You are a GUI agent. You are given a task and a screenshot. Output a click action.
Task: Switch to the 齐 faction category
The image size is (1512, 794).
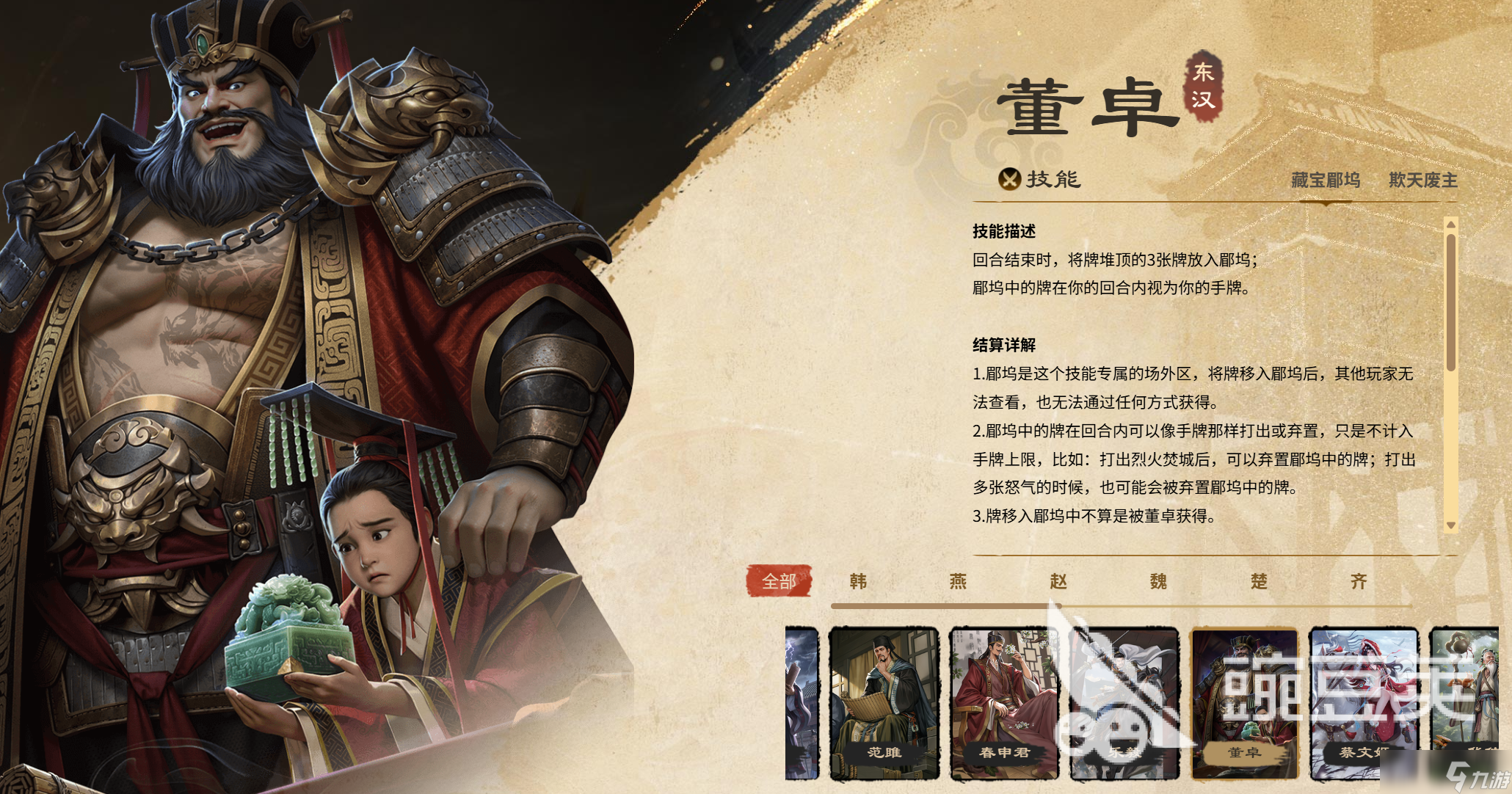pyautogui.click(x=1364, y=581)
